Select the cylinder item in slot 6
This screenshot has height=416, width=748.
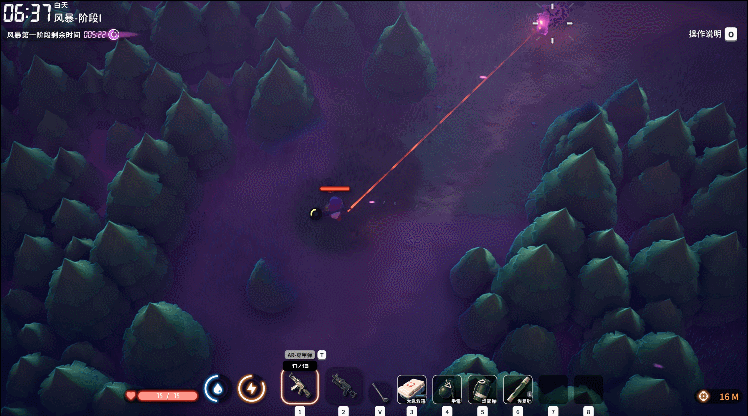pos(517,388)
